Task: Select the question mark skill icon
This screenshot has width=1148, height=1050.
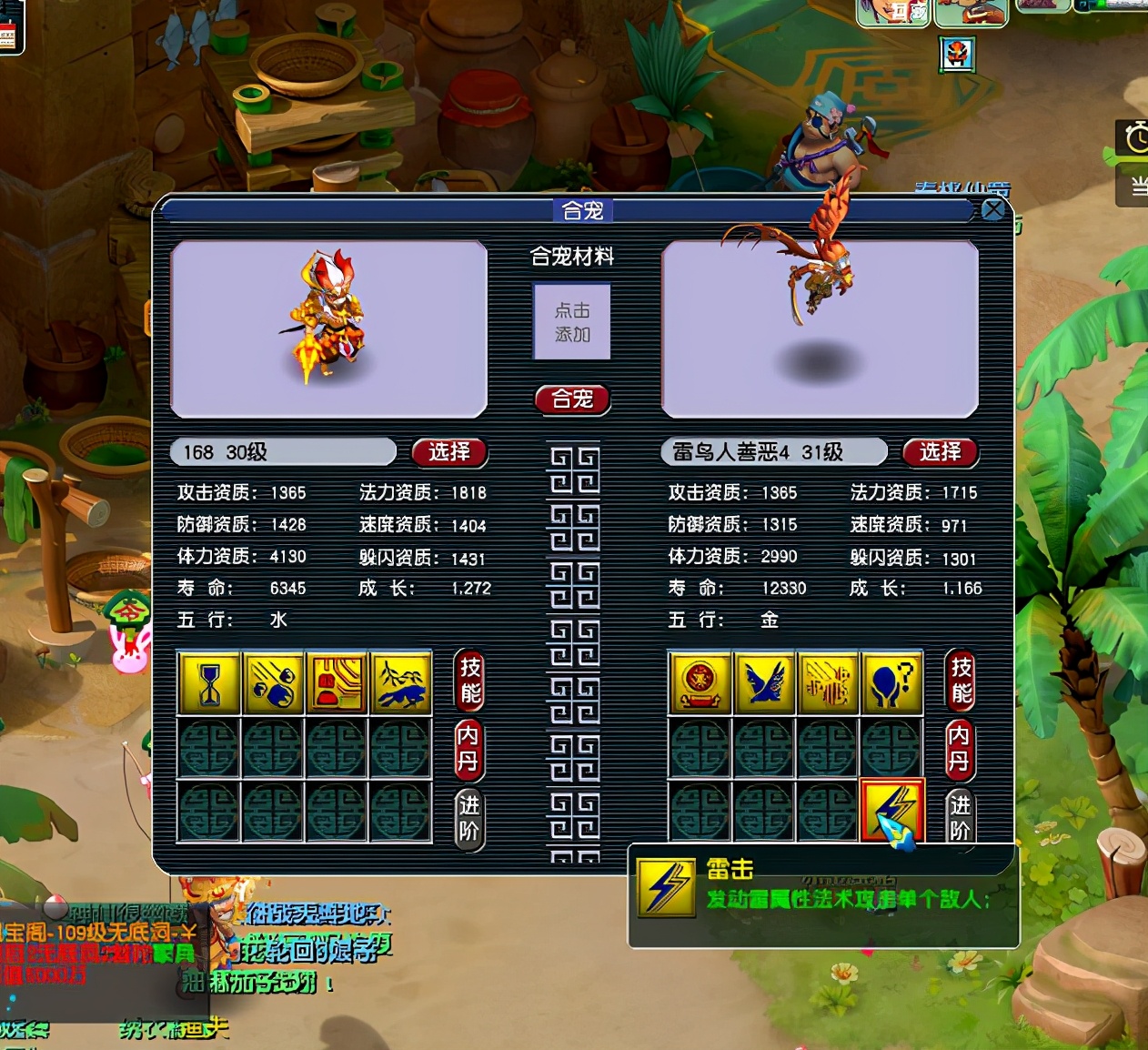Action: click(x=891, y=682)
